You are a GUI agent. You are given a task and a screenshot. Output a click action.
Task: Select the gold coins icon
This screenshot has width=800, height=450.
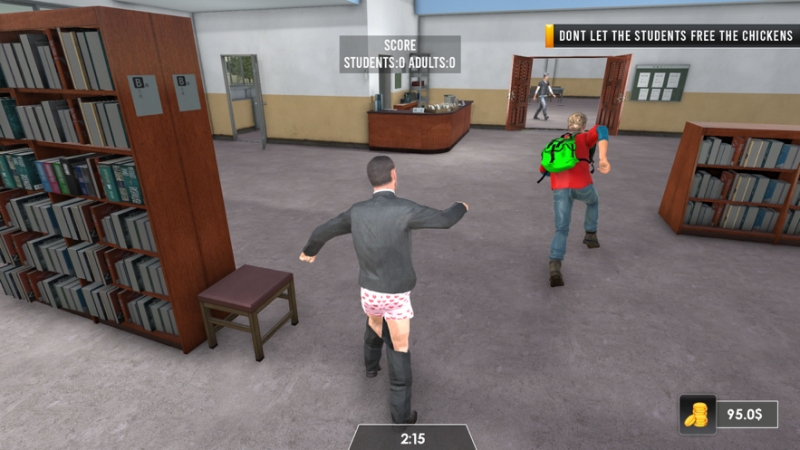coord(697,414)
